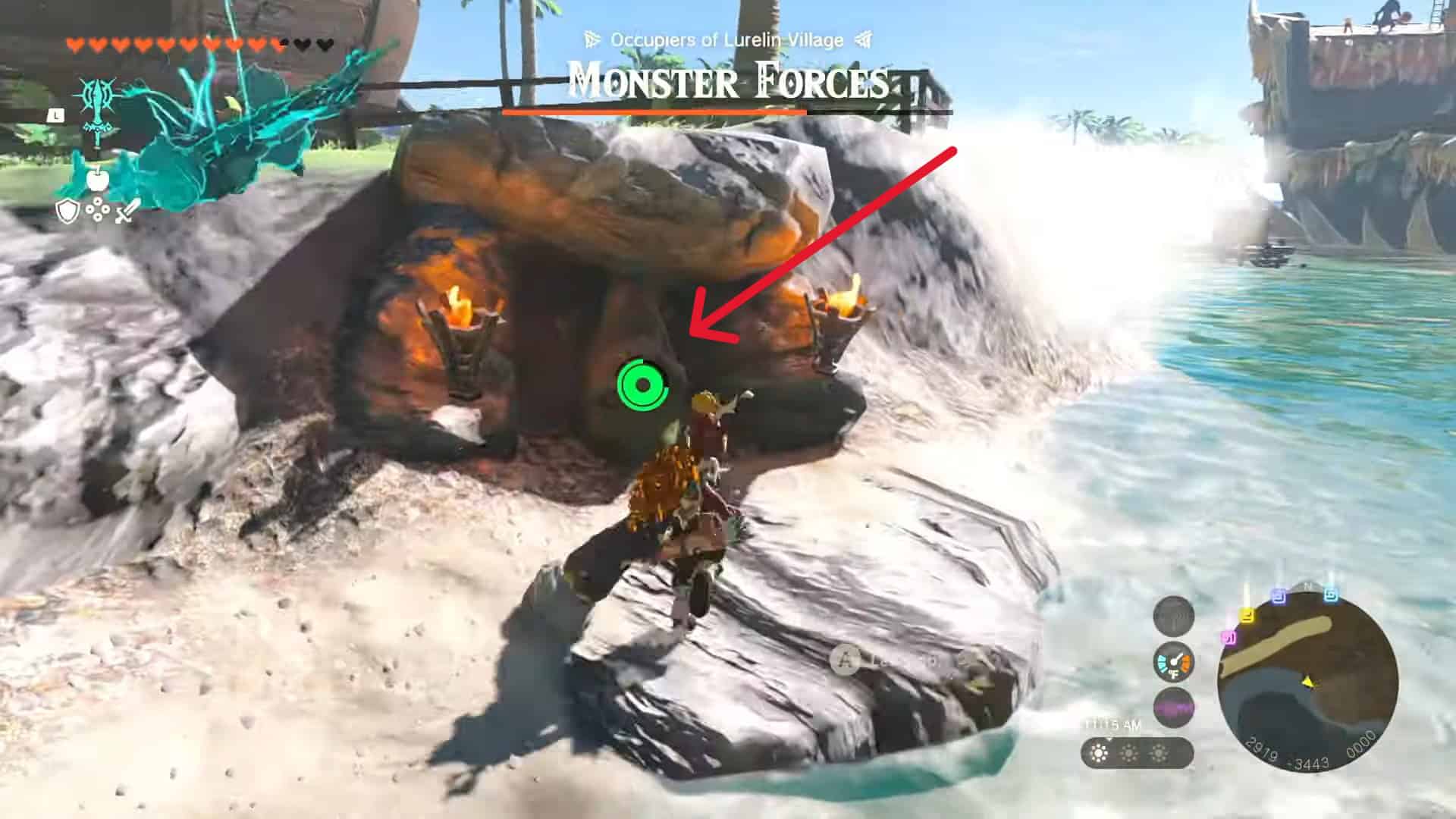
Task: Open the apple quick-food icon
Action: tap(97, 179)
